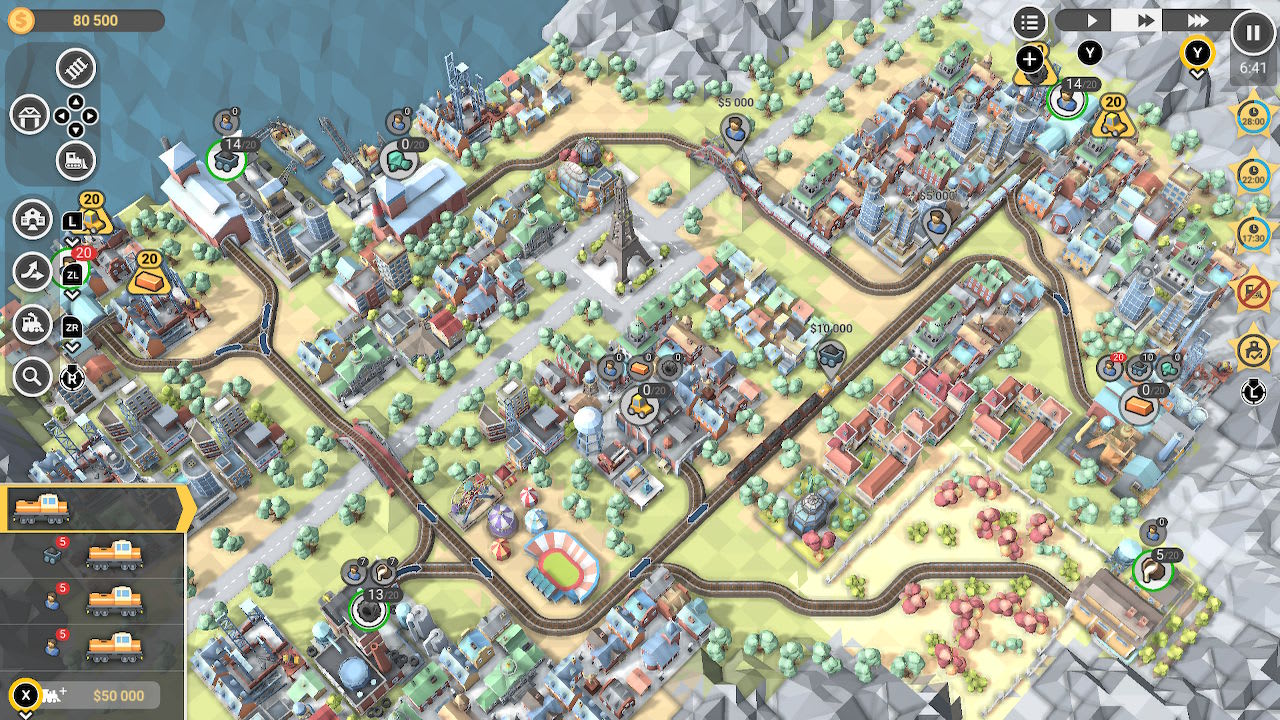The height and width of the screenshot is (720, 1280).
Task: Open the hamburger menu in the top right
Action: coord(1030,21)
